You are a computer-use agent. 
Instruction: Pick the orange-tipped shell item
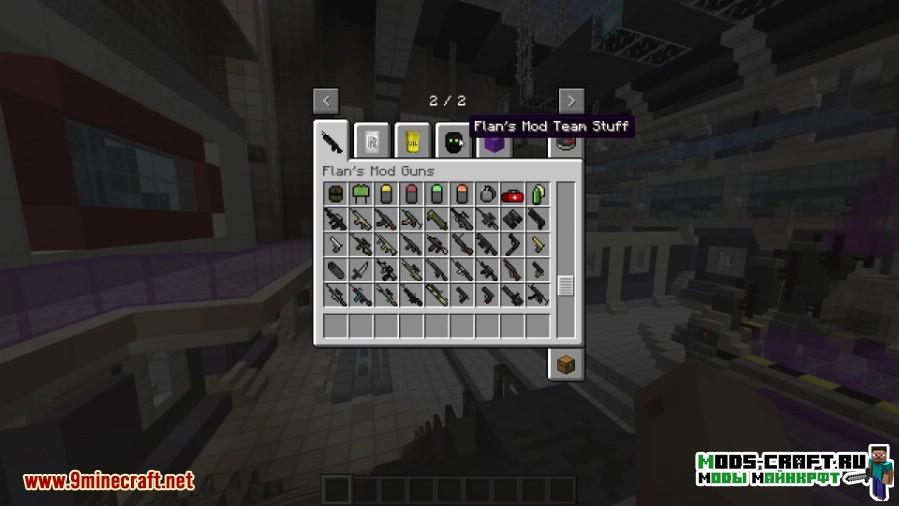[462, 194]
